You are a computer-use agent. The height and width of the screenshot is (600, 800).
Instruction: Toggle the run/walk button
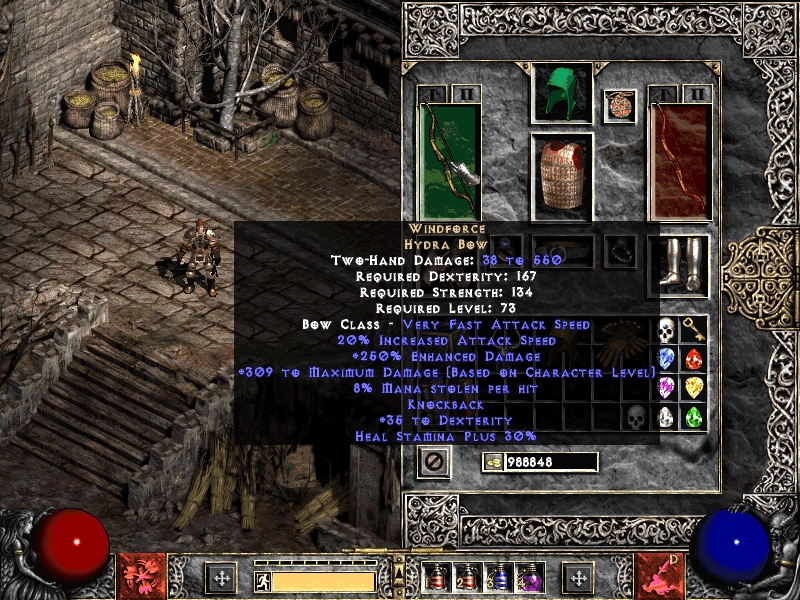point(262,579)
